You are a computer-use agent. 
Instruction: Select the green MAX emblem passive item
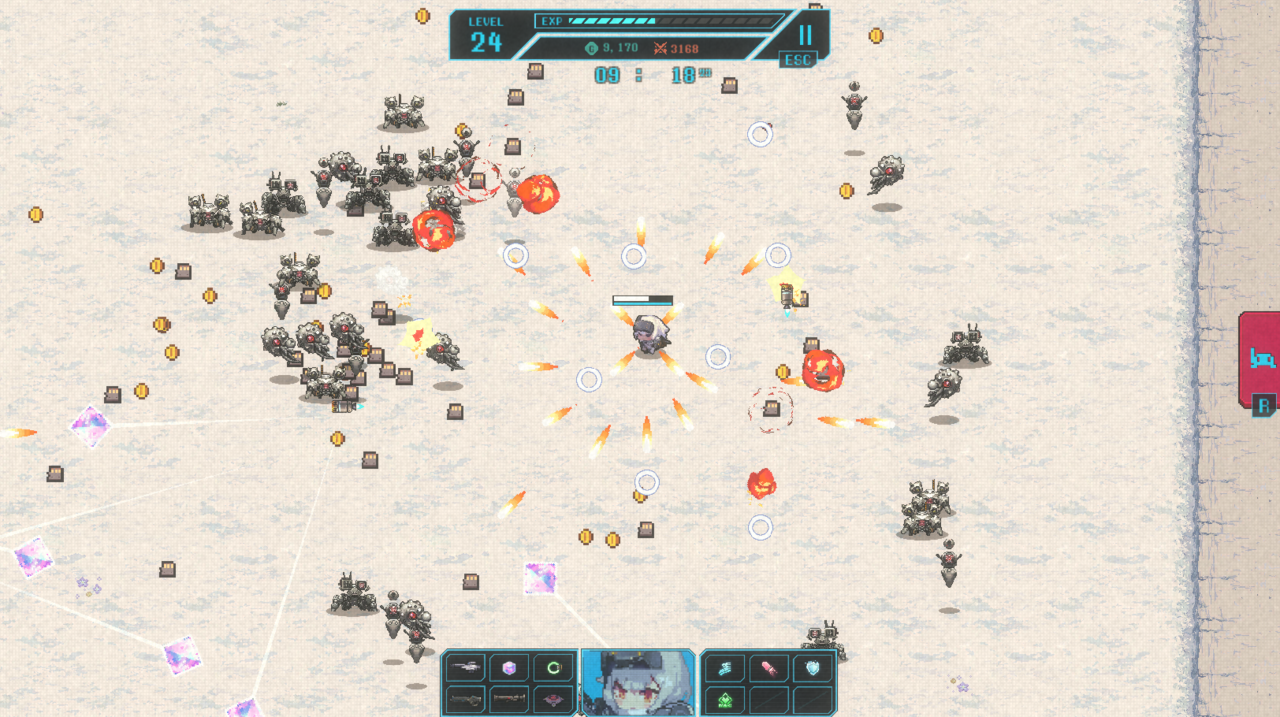pos(725,699)
